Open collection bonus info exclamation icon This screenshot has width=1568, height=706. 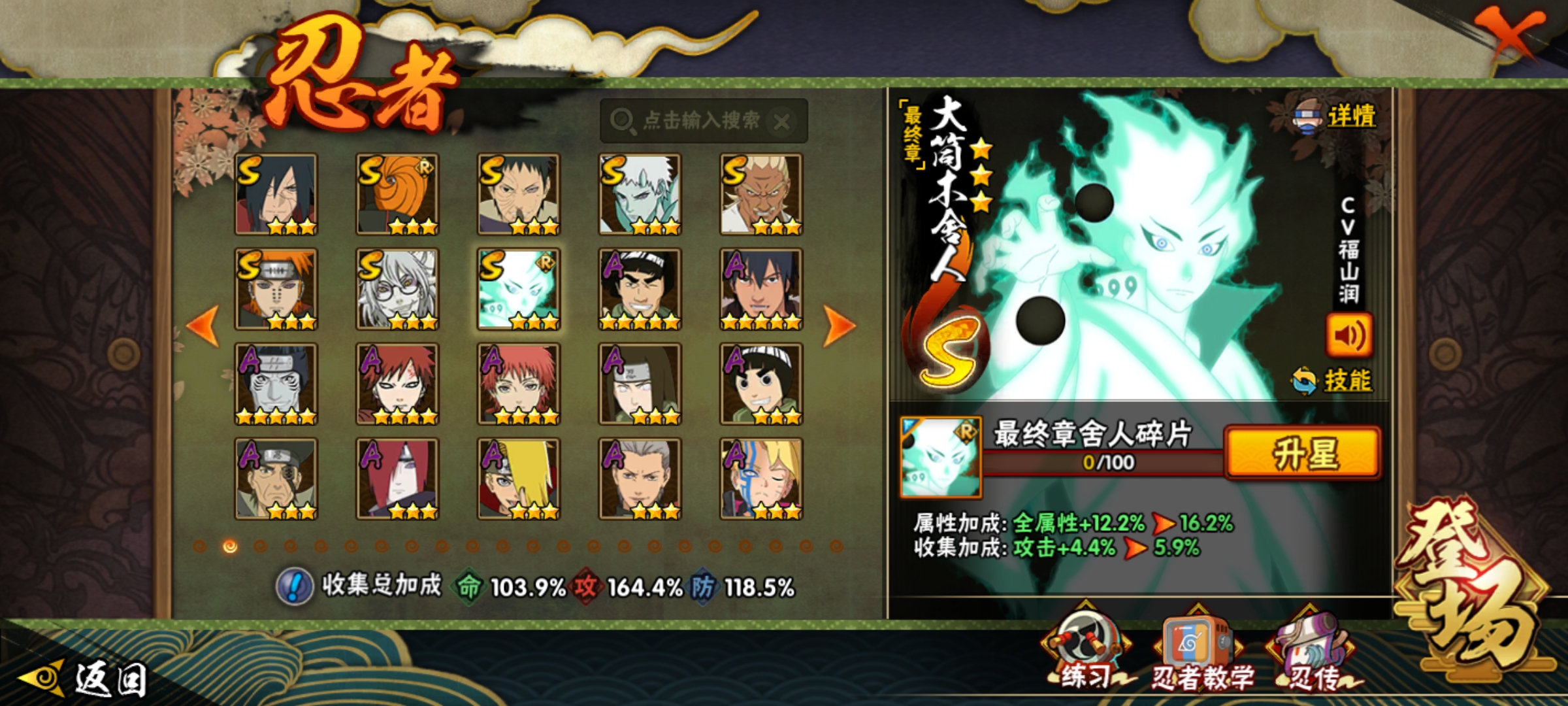point(295,586)
